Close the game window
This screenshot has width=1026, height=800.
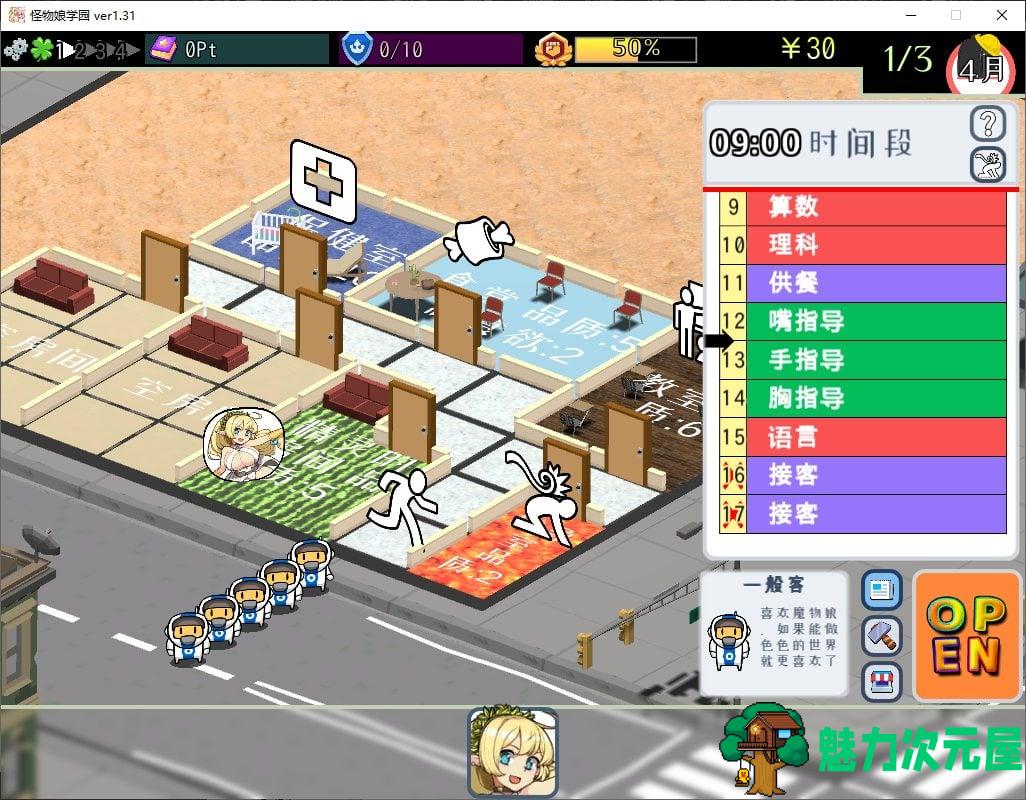click(1002, 15)
